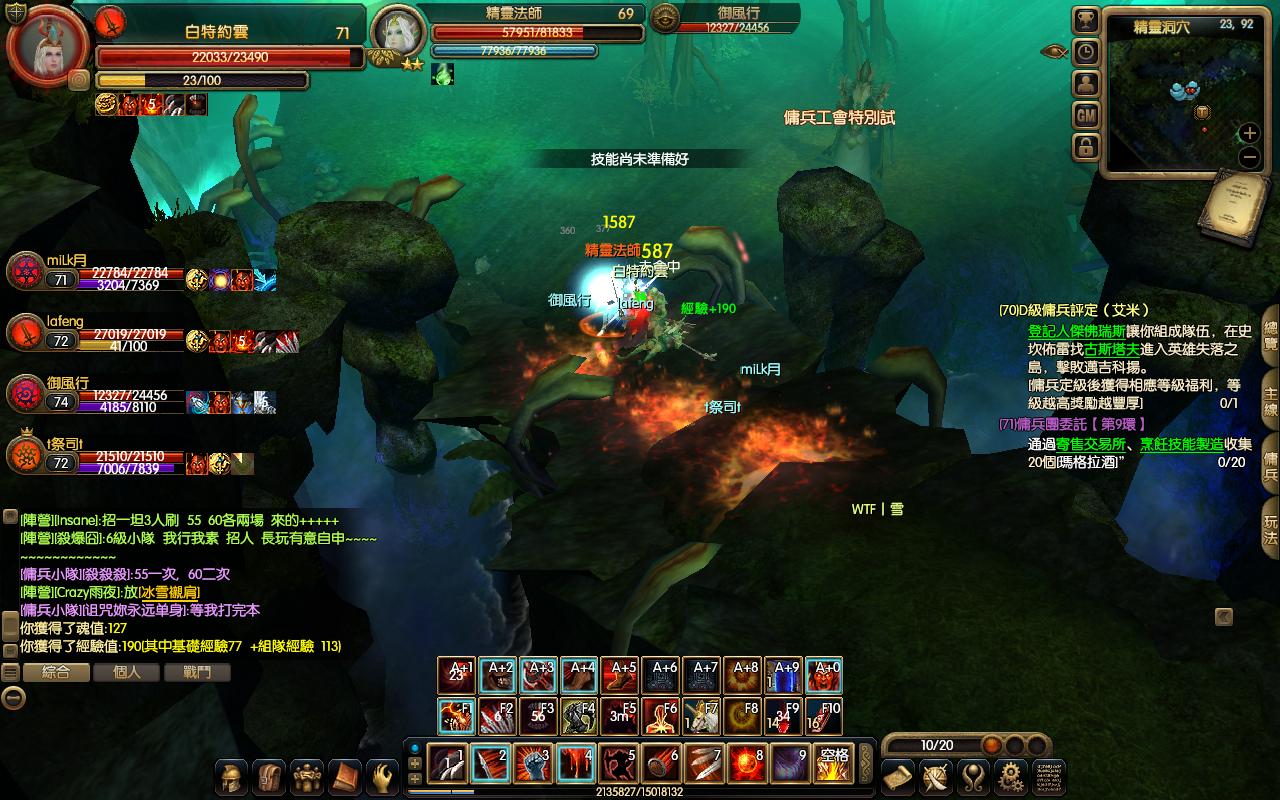Click the helmet character icon
The width and height of the screenshot is (1280, 800).
click(x=232, y=777)
